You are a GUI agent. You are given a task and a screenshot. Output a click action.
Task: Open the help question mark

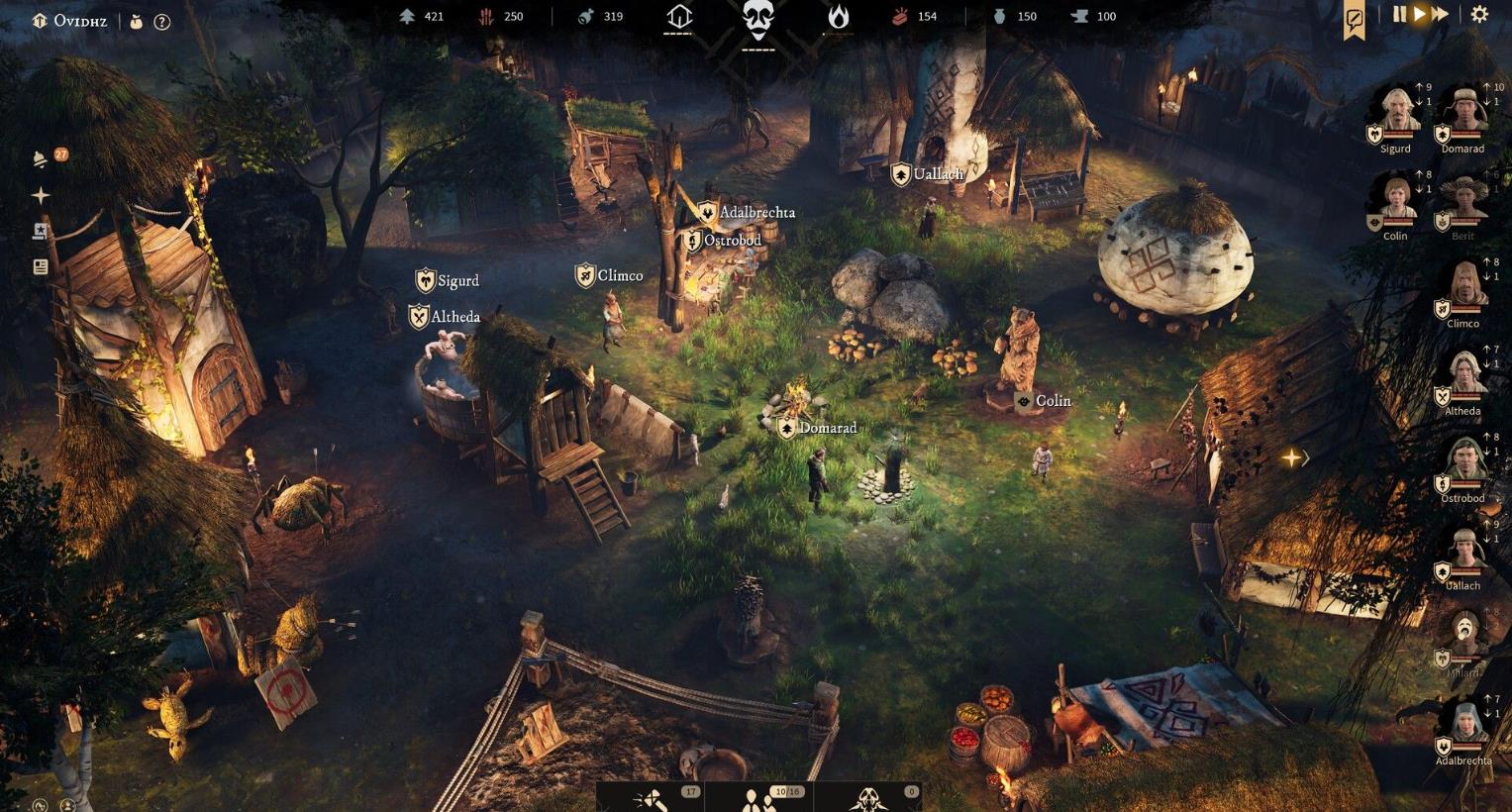pos(162,22)
